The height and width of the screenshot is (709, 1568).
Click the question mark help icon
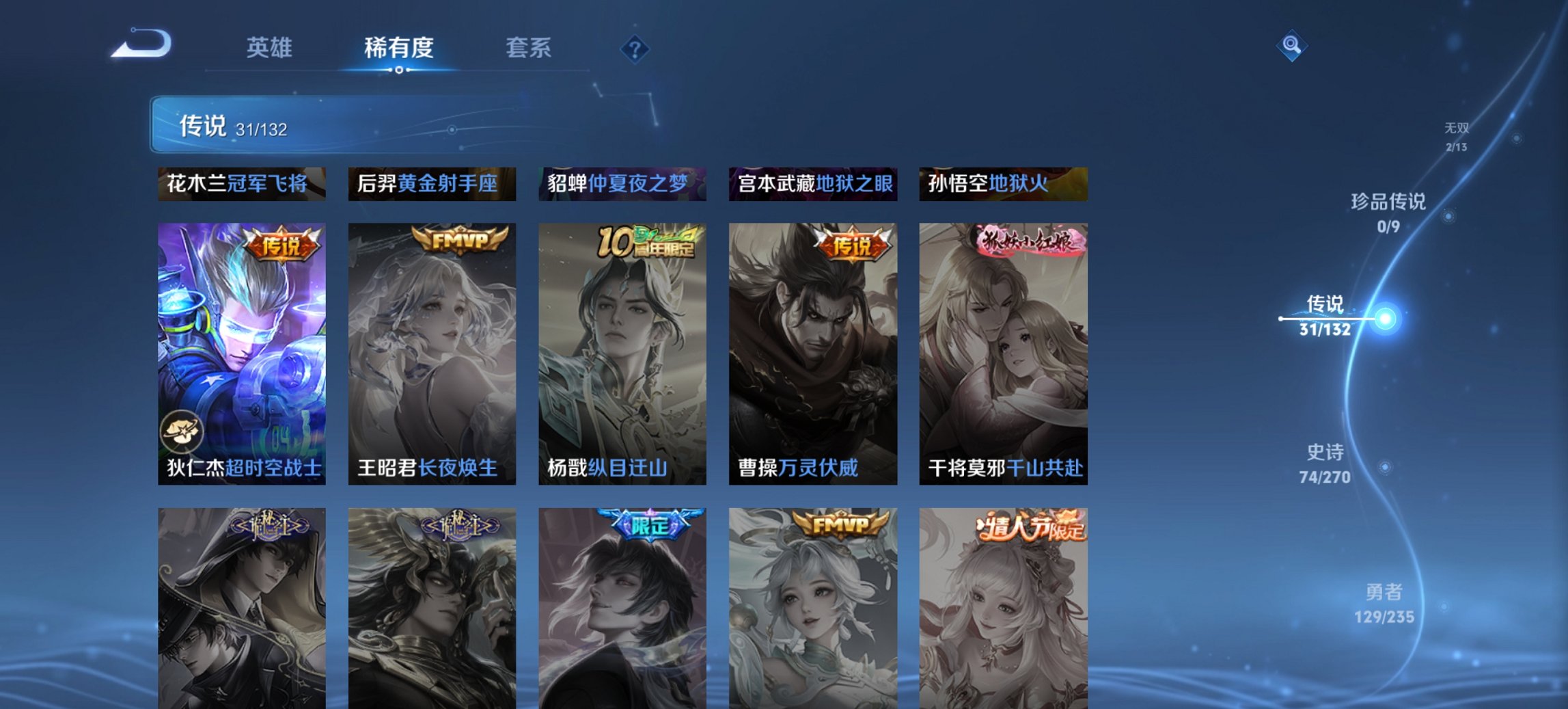pos(635,48)
